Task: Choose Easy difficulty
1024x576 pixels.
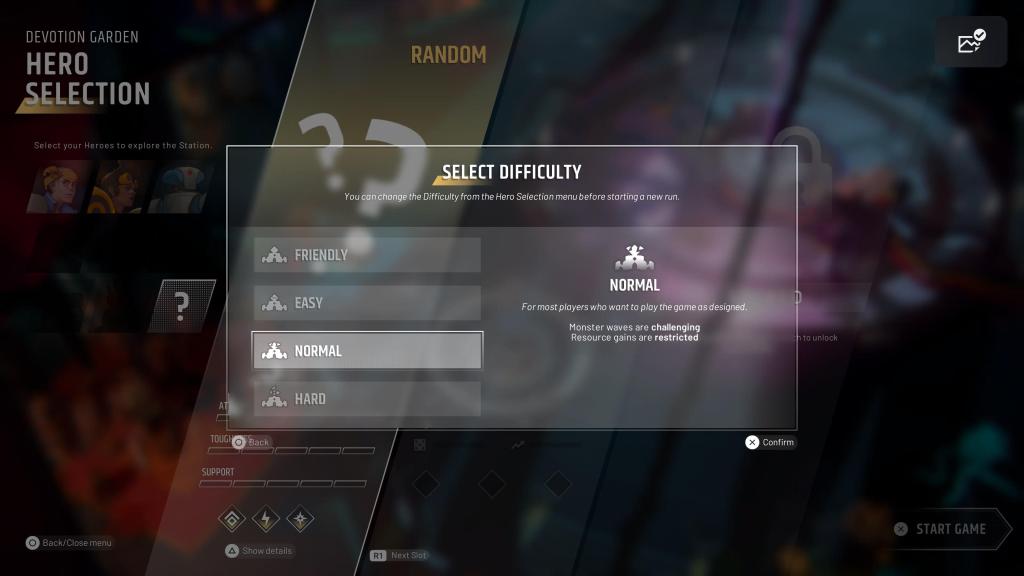Action: point(367,303)
